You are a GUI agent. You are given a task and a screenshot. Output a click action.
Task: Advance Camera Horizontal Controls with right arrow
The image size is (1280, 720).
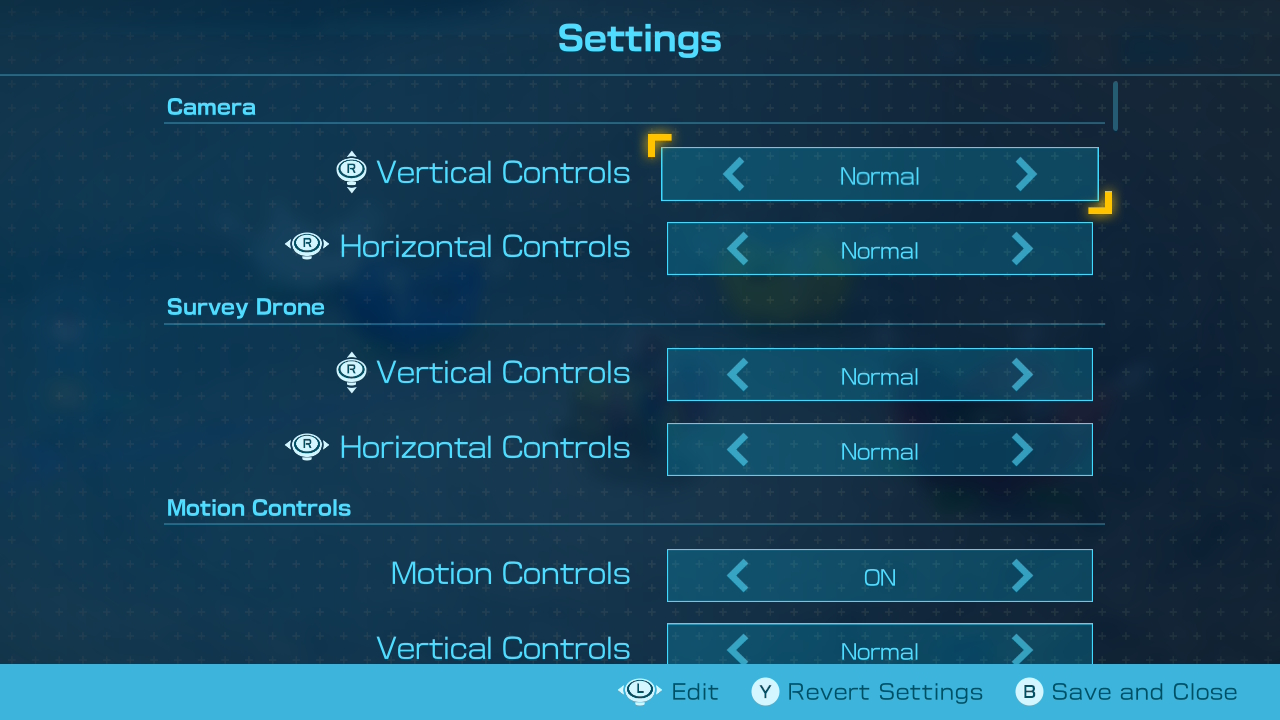coord(1021,249)
